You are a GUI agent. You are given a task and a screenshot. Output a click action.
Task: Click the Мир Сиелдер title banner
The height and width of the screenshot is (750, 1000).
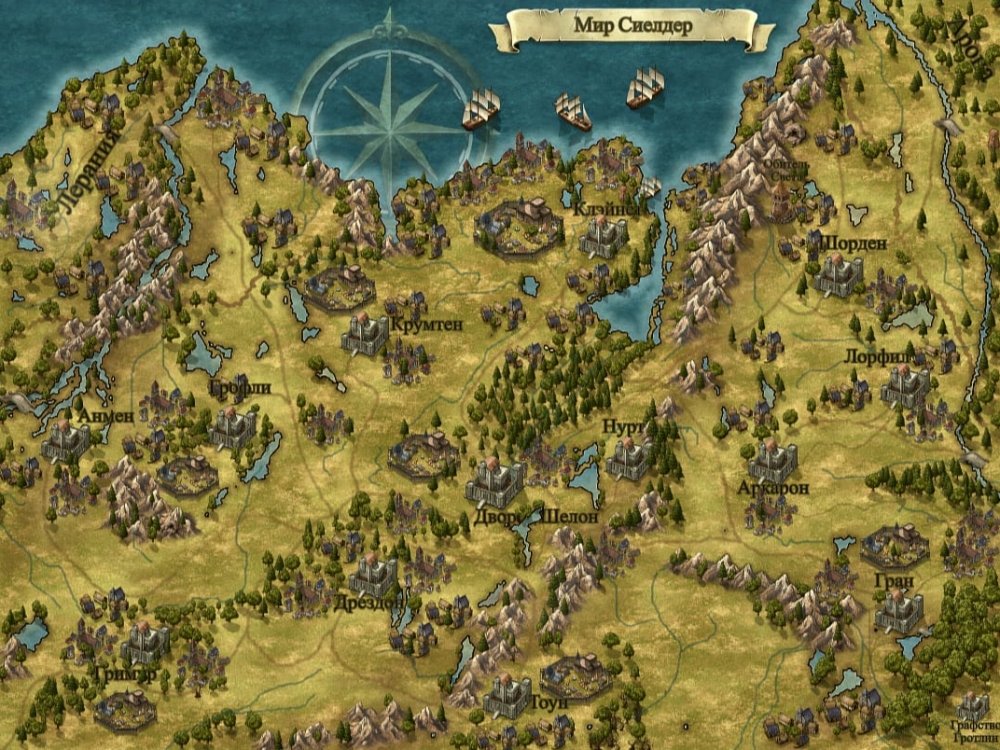633,27
